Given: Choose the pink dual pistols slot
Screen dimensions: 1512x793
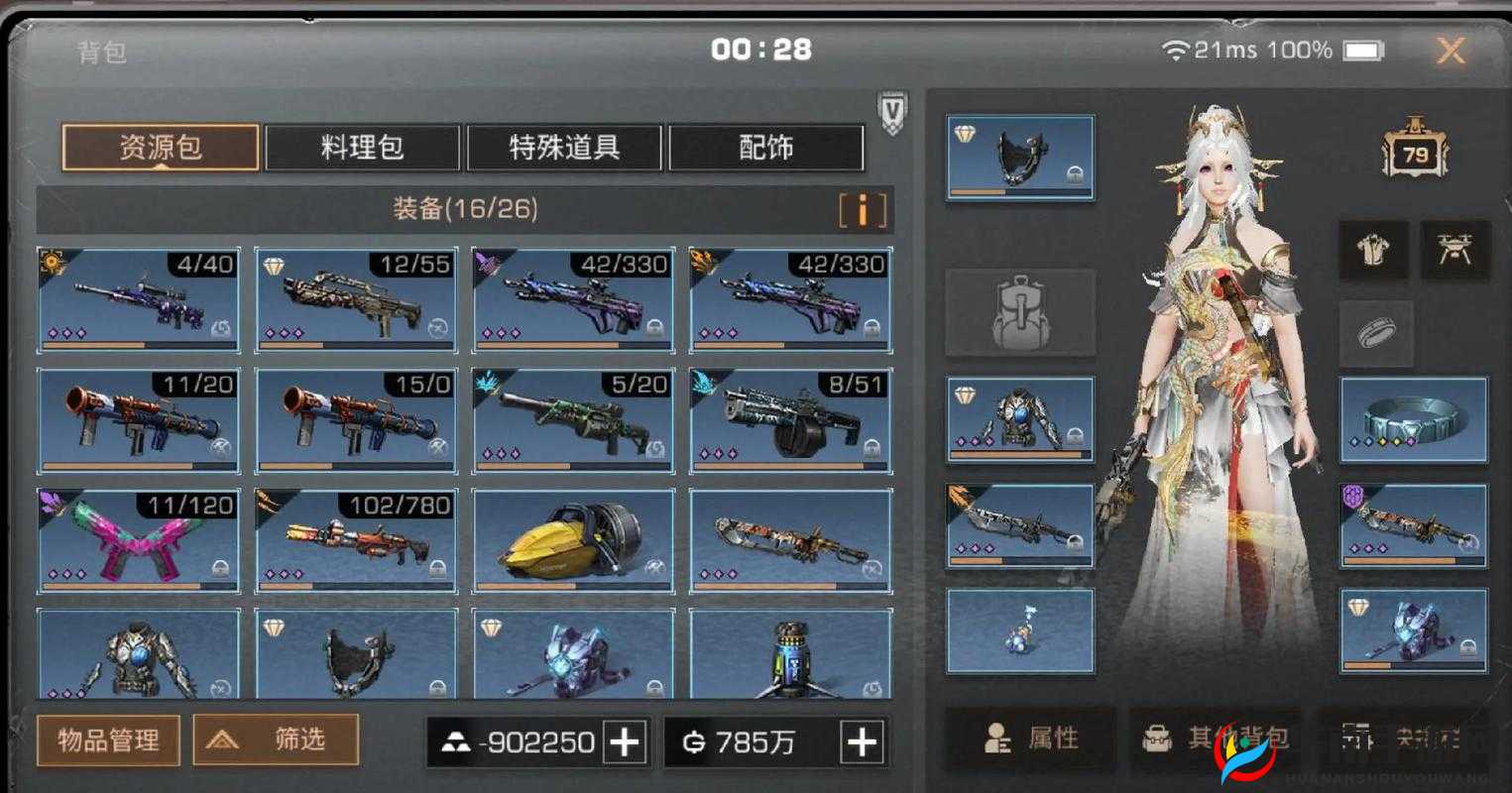Looking at the screenshot, I should click(x=138, y=540).
